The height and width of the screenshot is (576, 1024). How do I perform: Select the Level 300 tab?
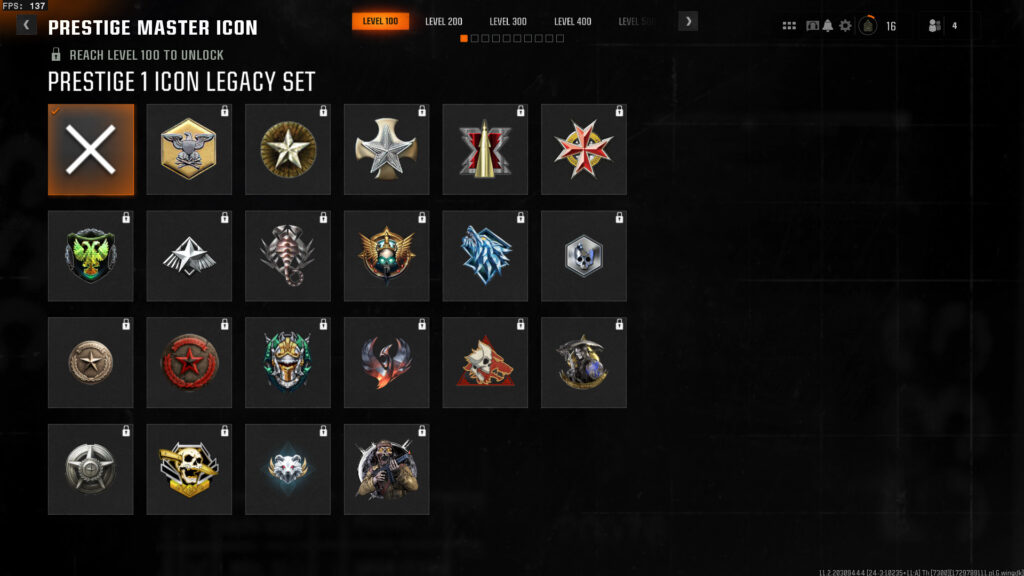pos(508,21)
